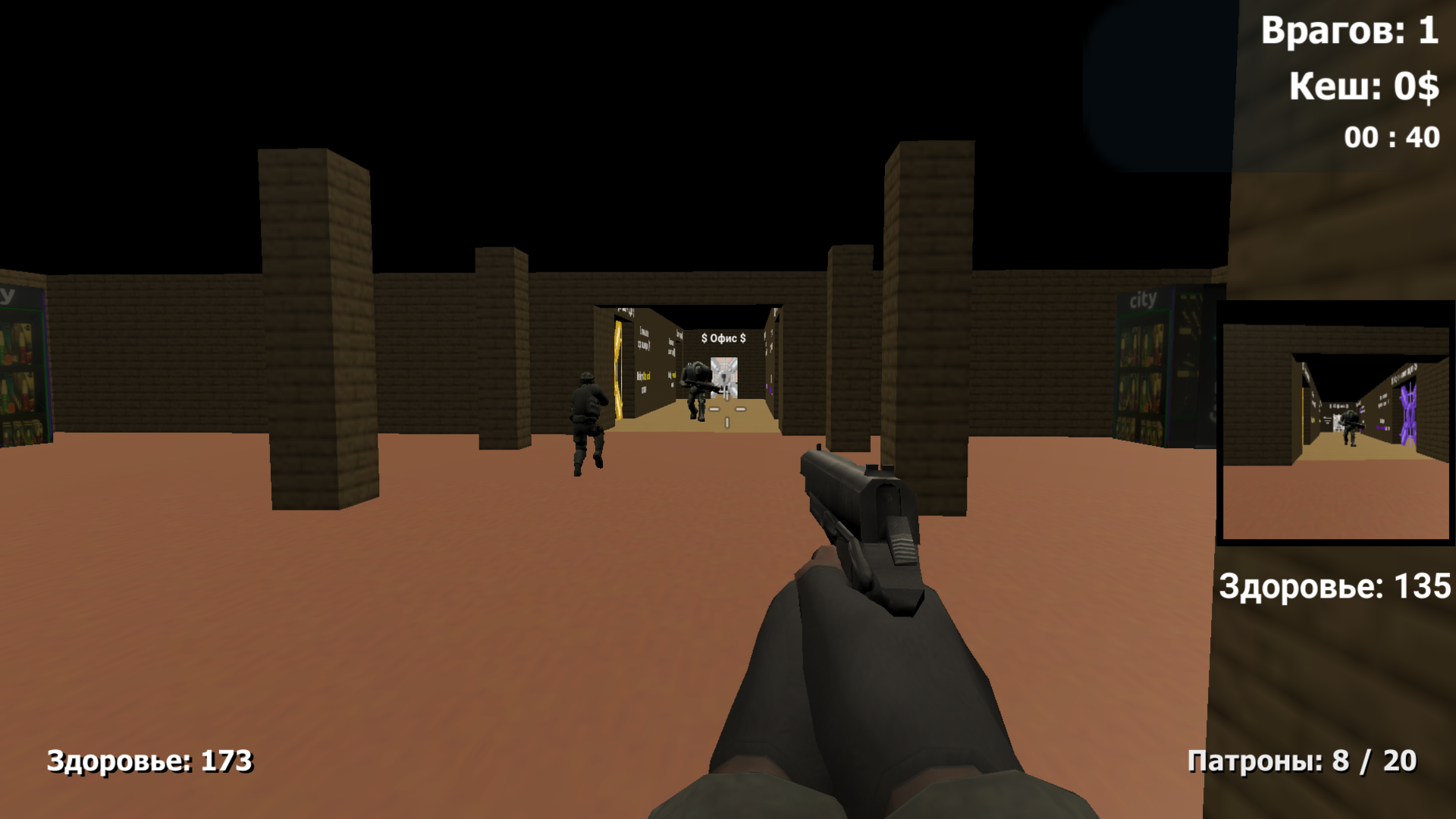This screenshot has width=1456, height=819.
Task: Select the $ Офис $ sign above the doorway
Action: pos(723,339)
